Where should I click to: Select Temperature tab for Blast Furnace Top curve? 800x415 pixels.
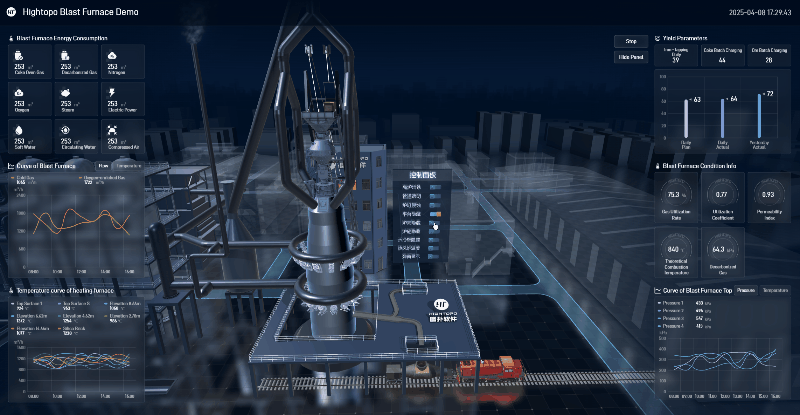tap(775, 290)
